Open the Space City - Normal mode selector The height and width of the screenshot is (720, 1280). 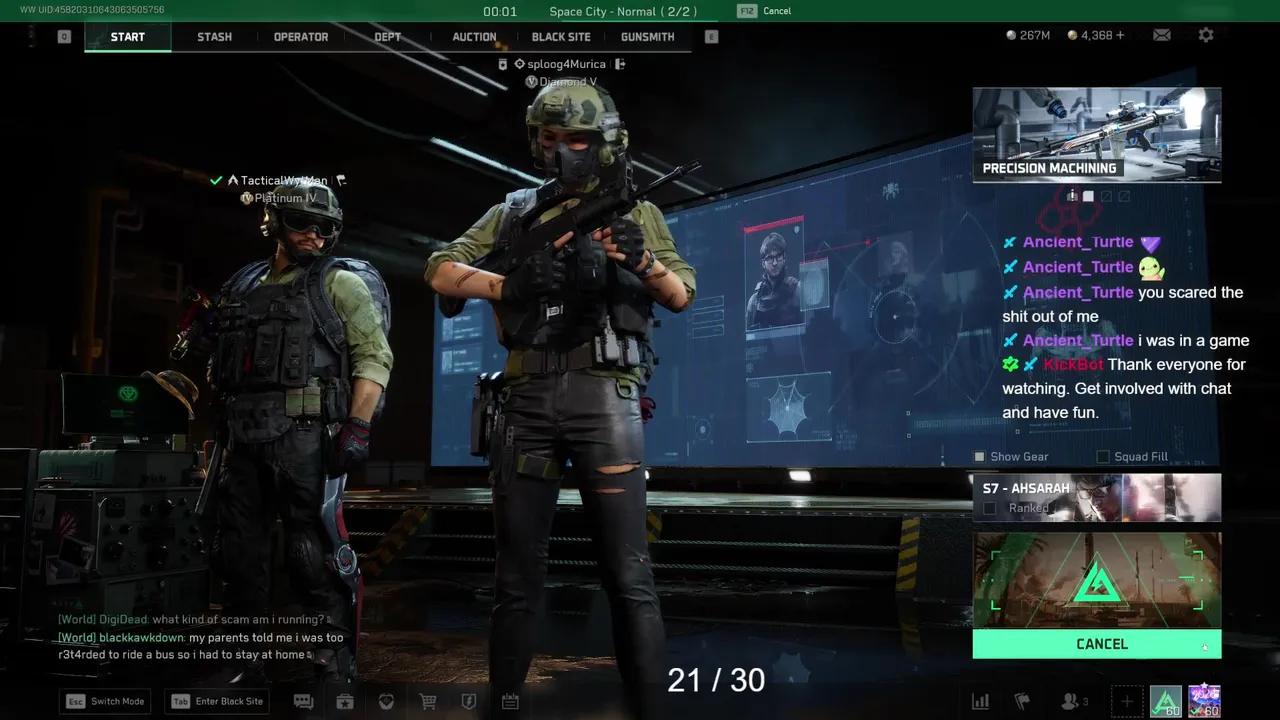pyautogui.click(x=622, y=11)
